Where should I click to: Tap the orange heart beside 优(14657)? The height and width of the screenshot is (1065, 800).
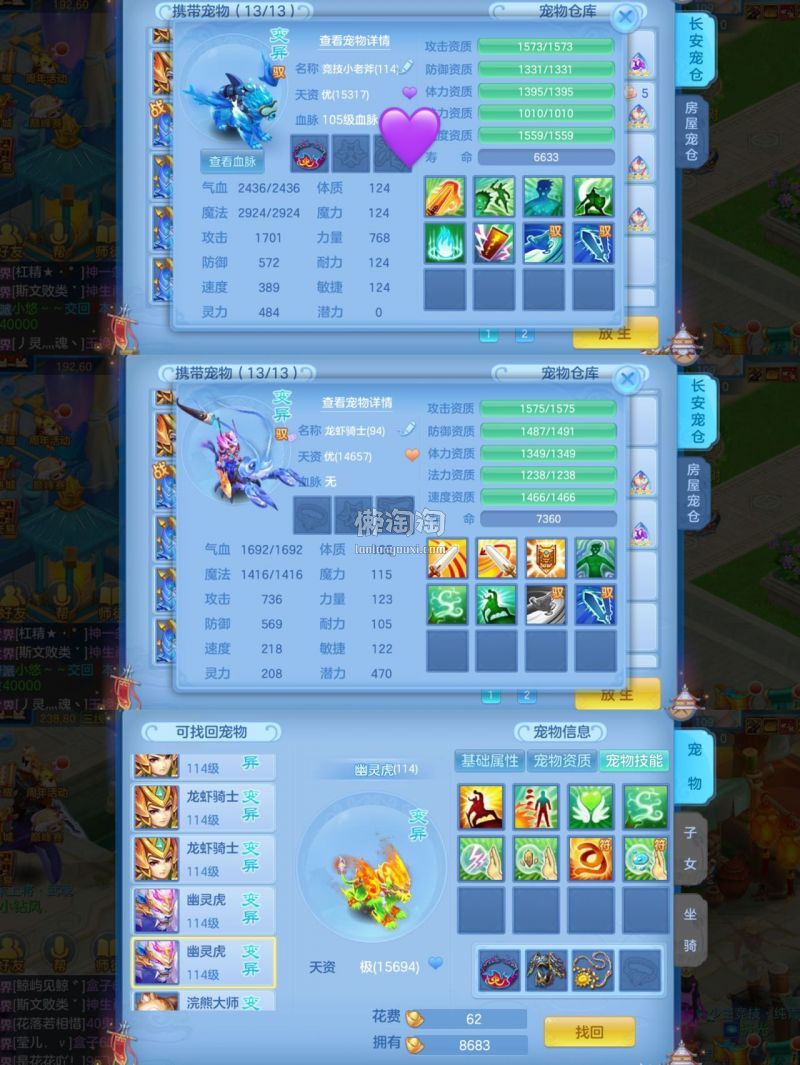coord(410,455)
